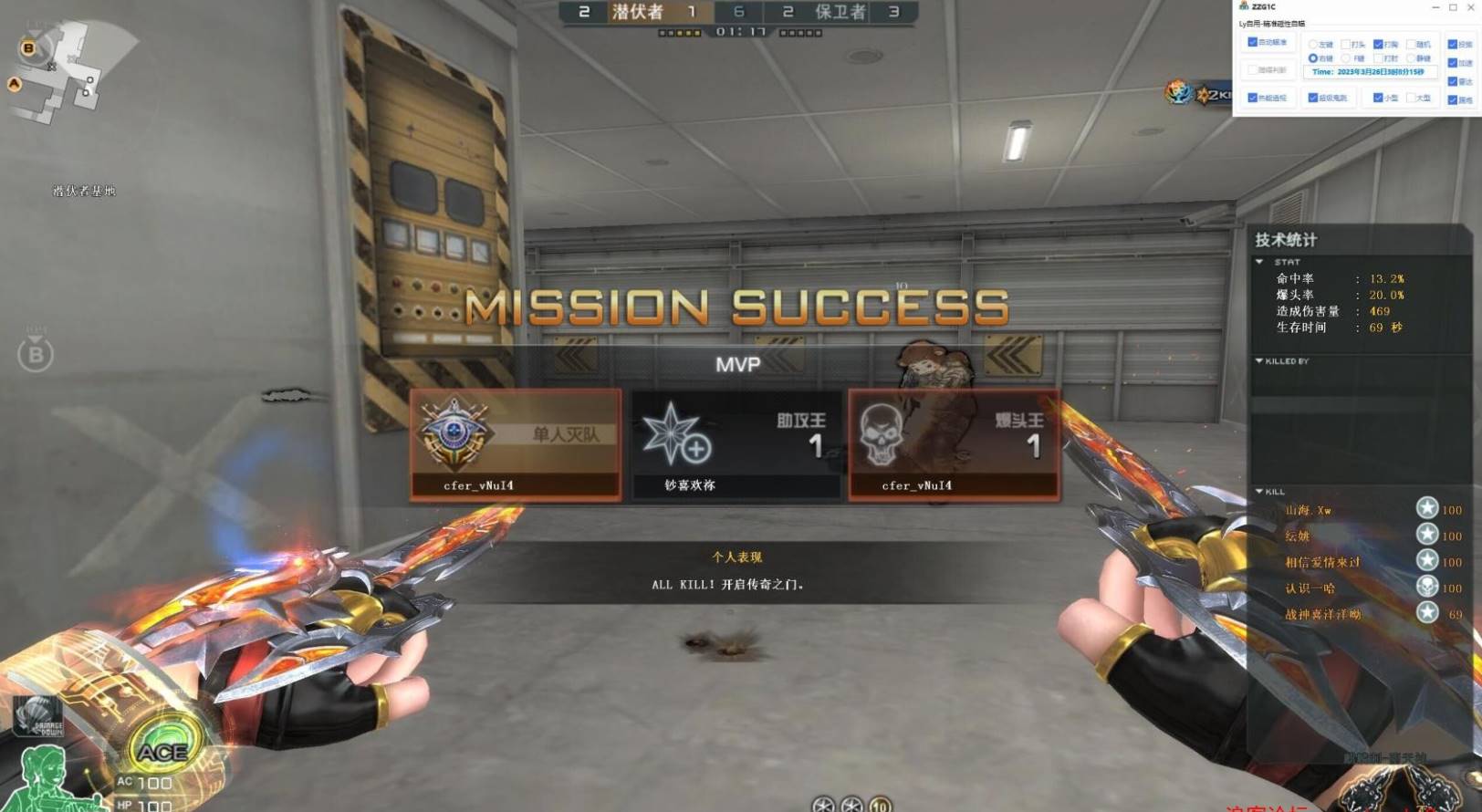This screenshot has width=1482, height=812.
Task: Click the green character portrait icon
Action: click(x=44, y=777)
